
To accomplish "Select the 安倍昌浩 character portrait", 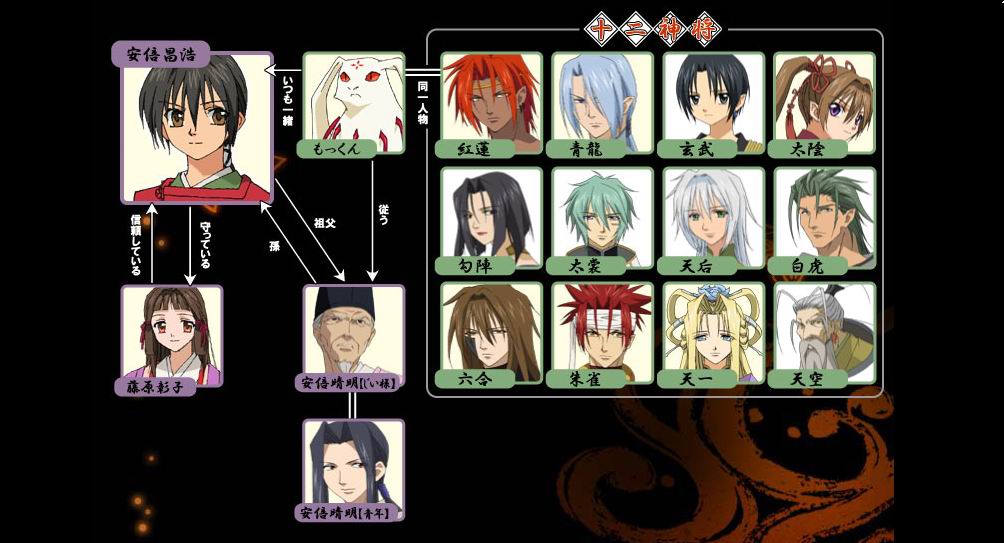I will (x=196, y=125).
